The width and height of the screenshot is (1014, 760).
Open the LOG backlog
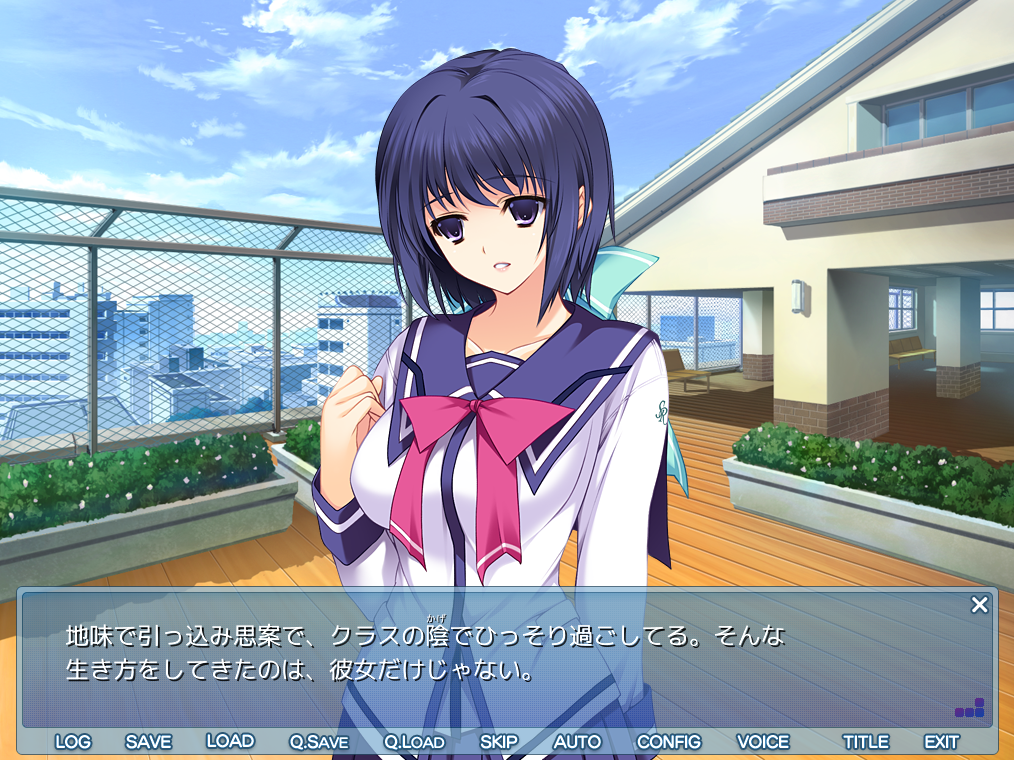click(x=73, y=742)
